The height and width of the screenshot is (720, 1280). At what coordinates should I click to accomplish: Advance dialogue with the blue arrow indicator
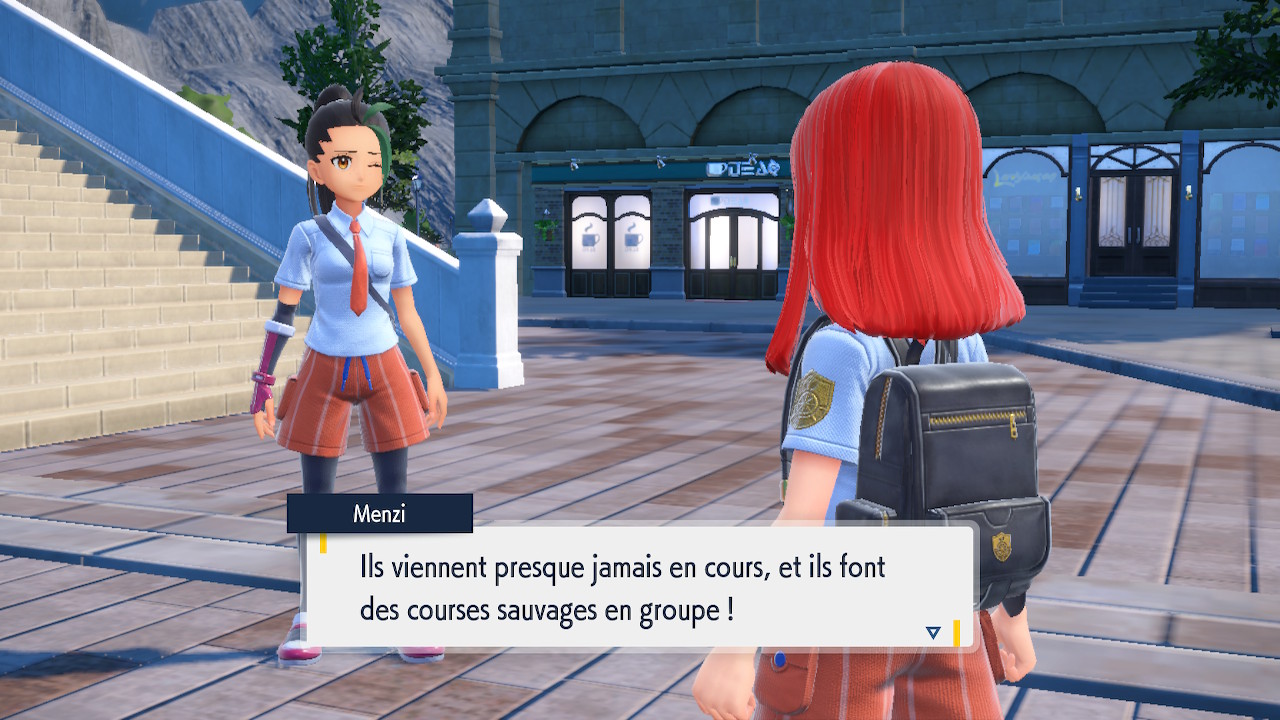pos(933,632)
